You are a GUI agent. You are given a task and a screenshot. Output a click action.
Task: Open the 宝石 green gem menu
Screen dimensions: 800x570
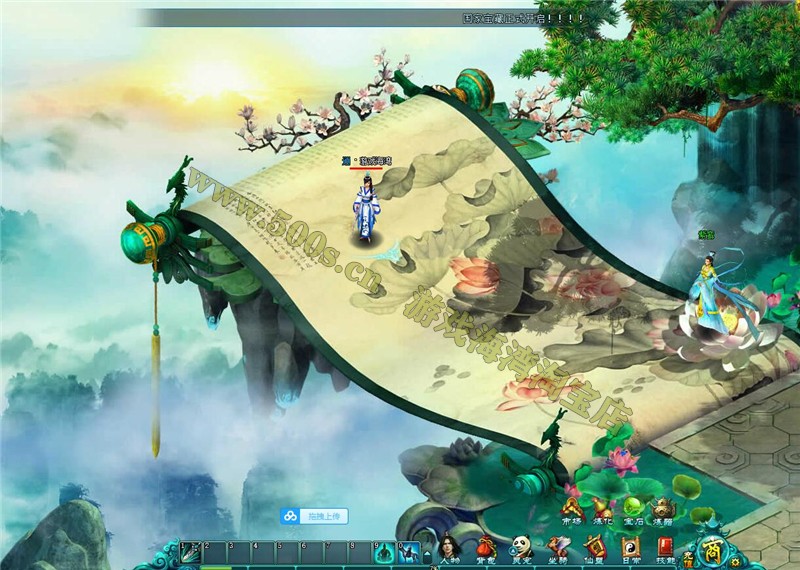click(632, 512)
